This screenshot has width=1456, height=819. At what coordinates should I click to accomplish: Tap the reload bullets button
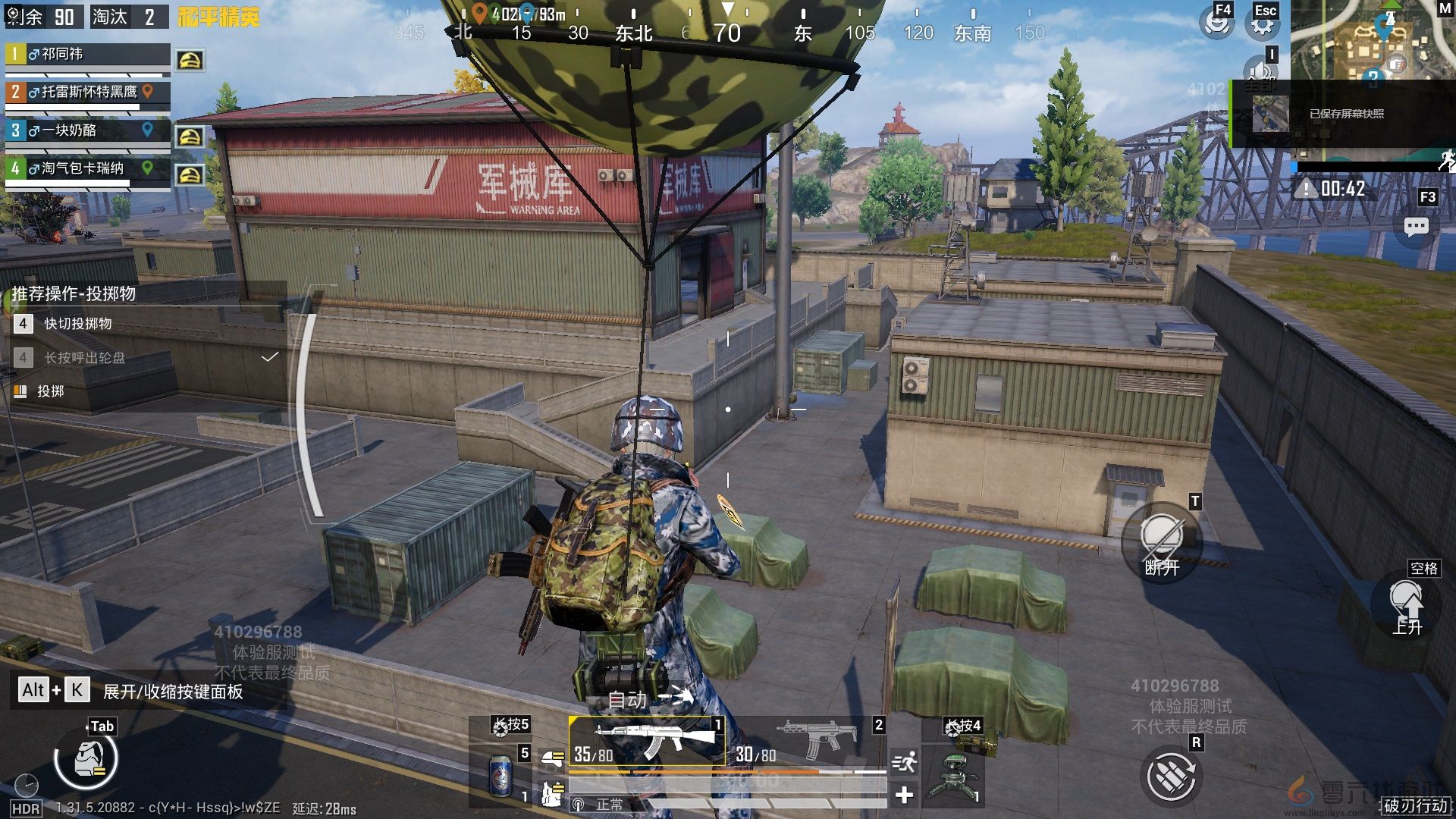tap(1170, 776)
